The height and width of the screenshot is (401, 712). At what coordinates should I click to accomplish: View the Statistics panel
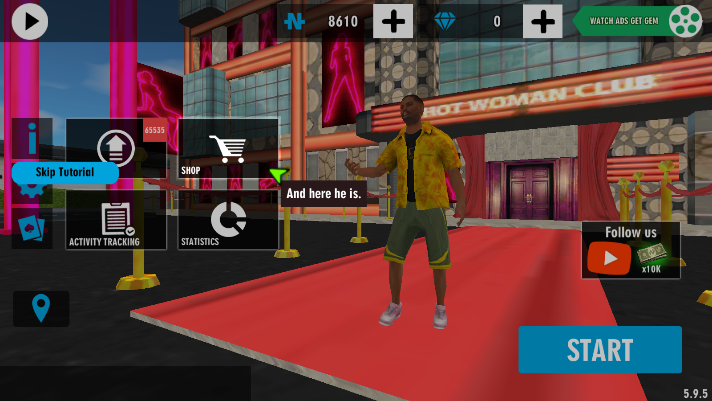(228, 220)
